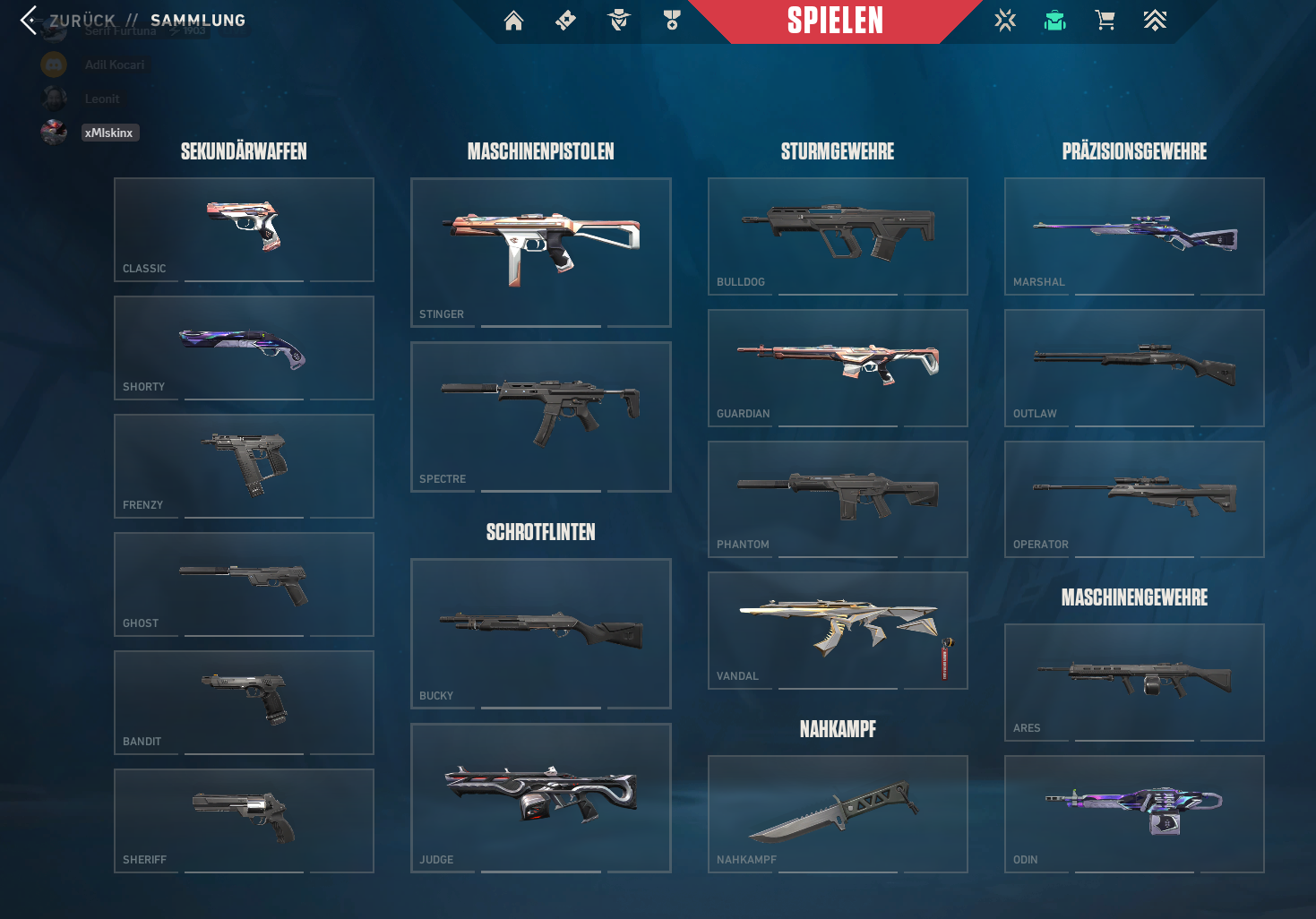The image size is (1316, 919).
Task: Open the Bucky shotgun tile
Action: [x=540, y=633]
